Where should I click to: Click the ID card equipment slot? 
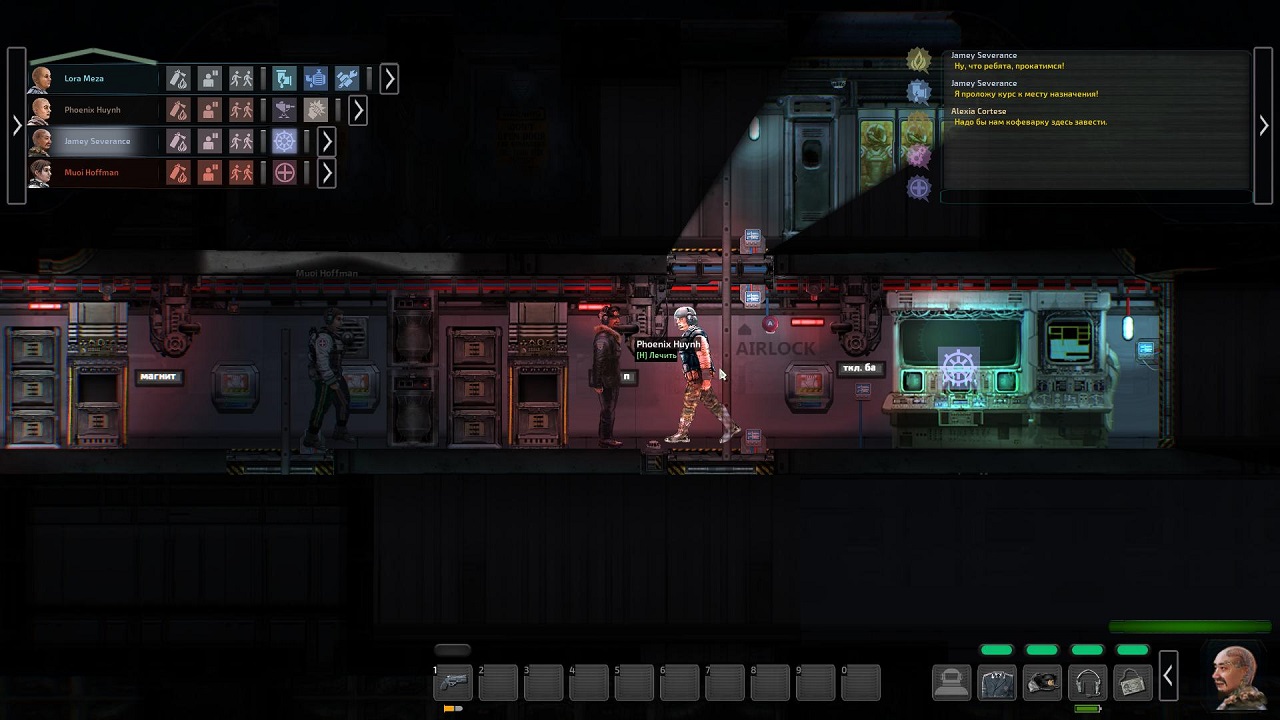pyautogui.click(x=1132, y=682)
